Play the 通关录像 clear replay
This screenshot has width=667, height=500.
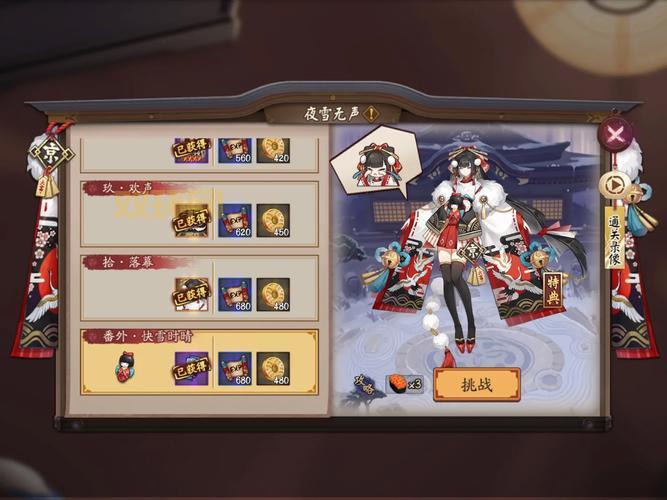[x=611, y=186]
